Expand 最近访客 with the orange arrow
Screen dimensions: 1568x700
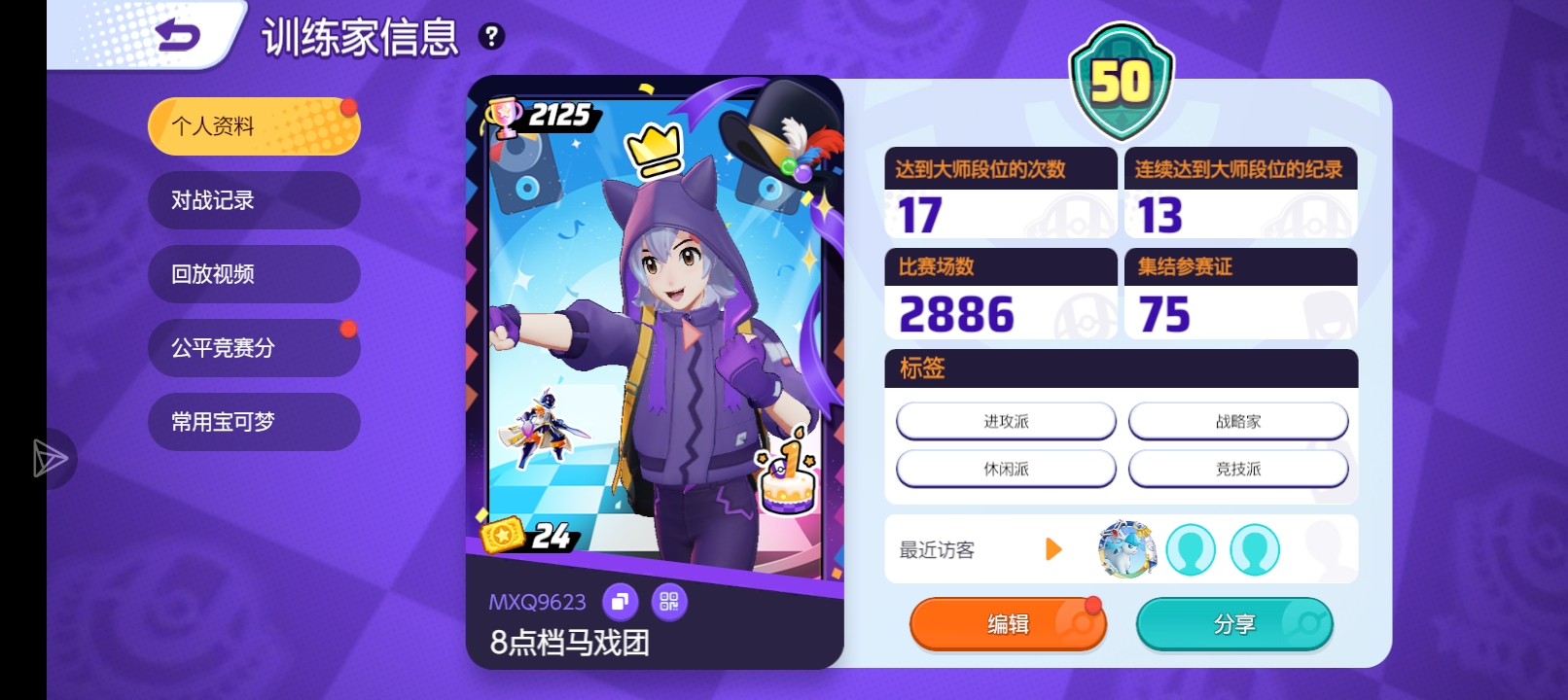tap(1051, 549)
